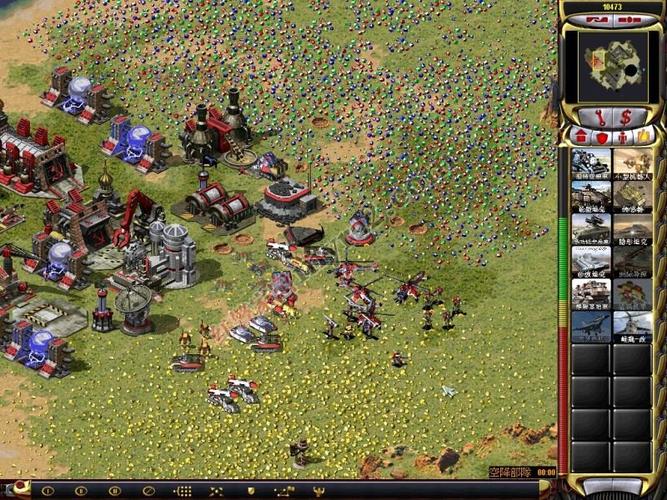Choose the jet aircraft build icon
The image size is (667, 500).
tap(591, 327)
